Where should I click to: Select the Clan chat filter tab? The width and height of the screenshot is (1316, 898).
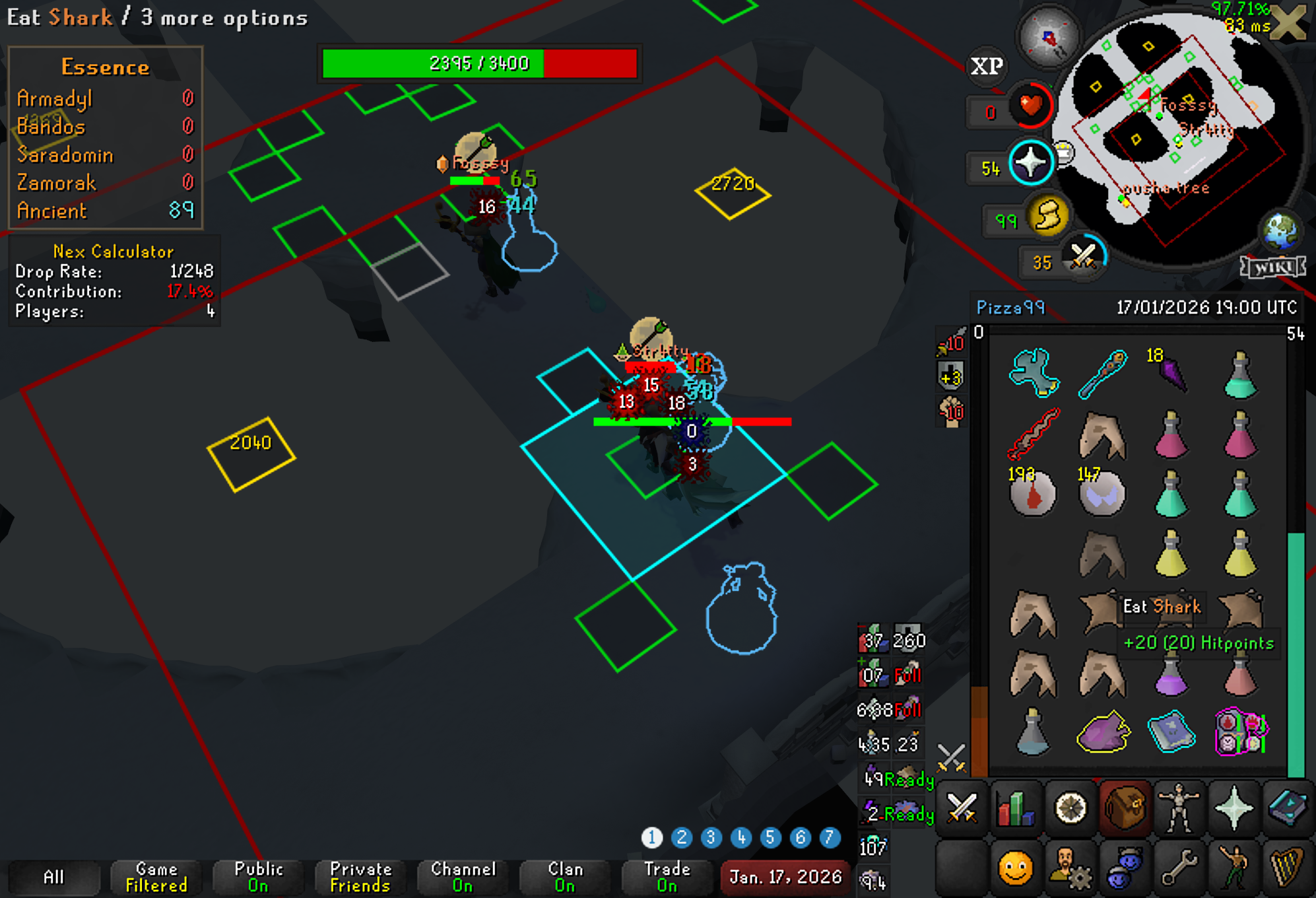coord(565,877)
